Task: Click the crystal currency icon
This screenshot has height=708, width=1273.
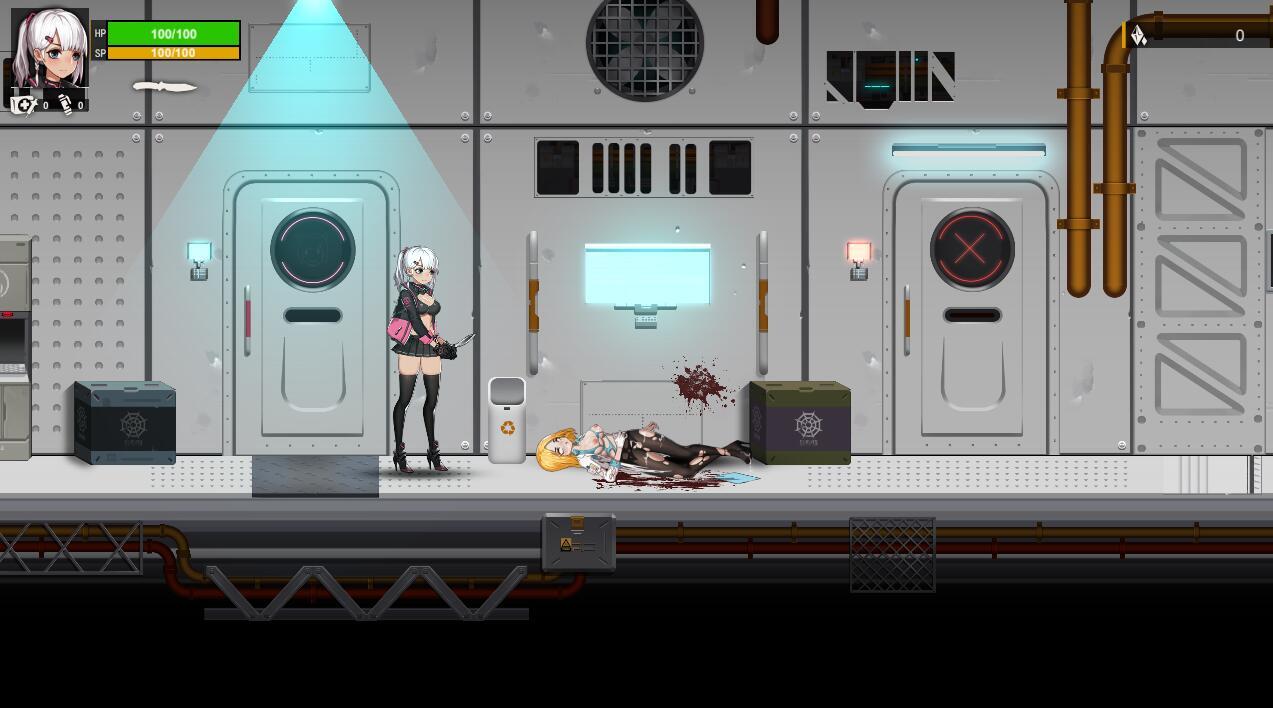Action: (1138, 36)
